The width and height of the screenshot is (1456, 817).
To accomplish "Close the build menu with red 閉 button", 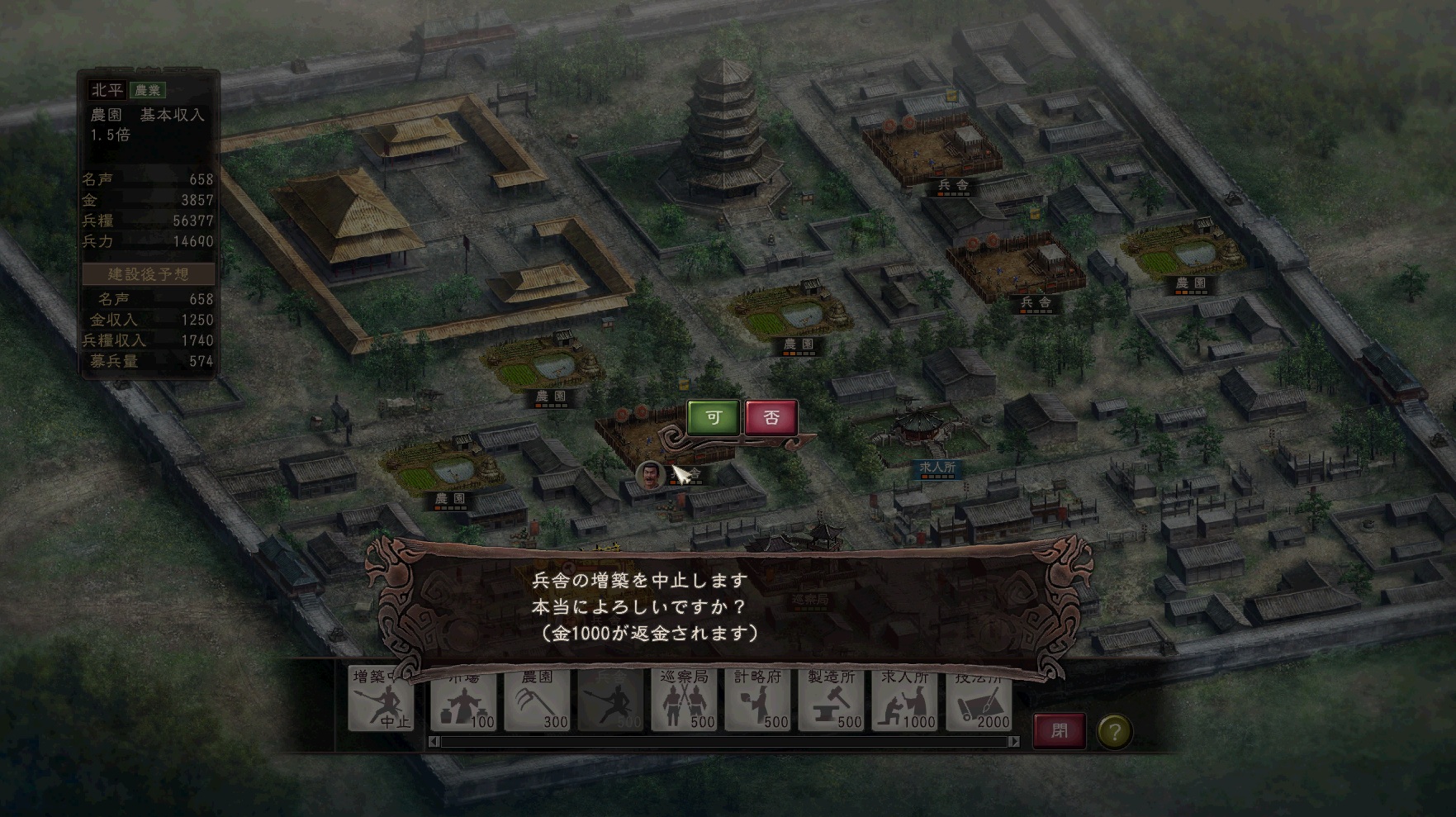I will tap(1060, 731).
